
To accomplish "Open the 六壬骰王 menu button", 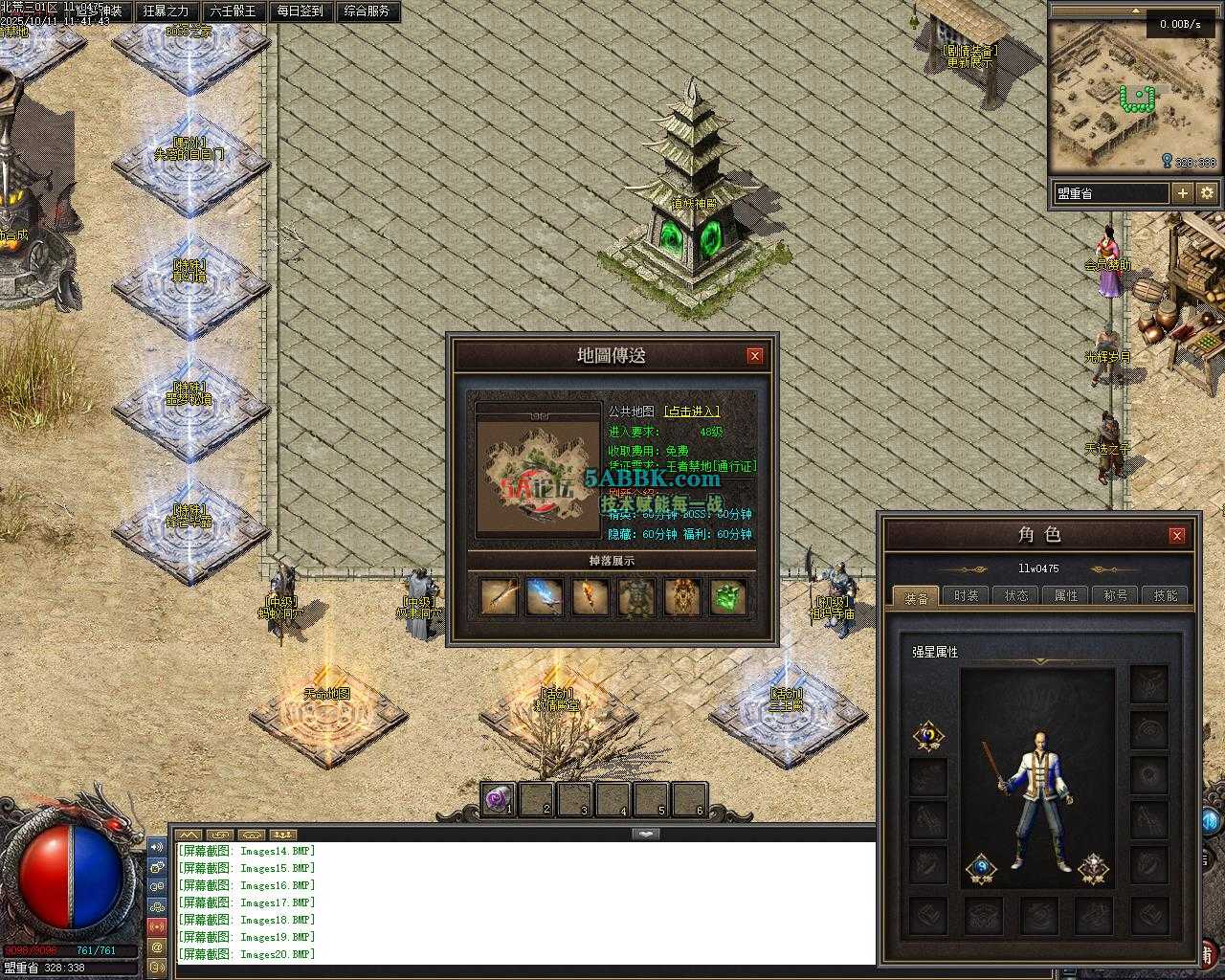I will 234,11.
